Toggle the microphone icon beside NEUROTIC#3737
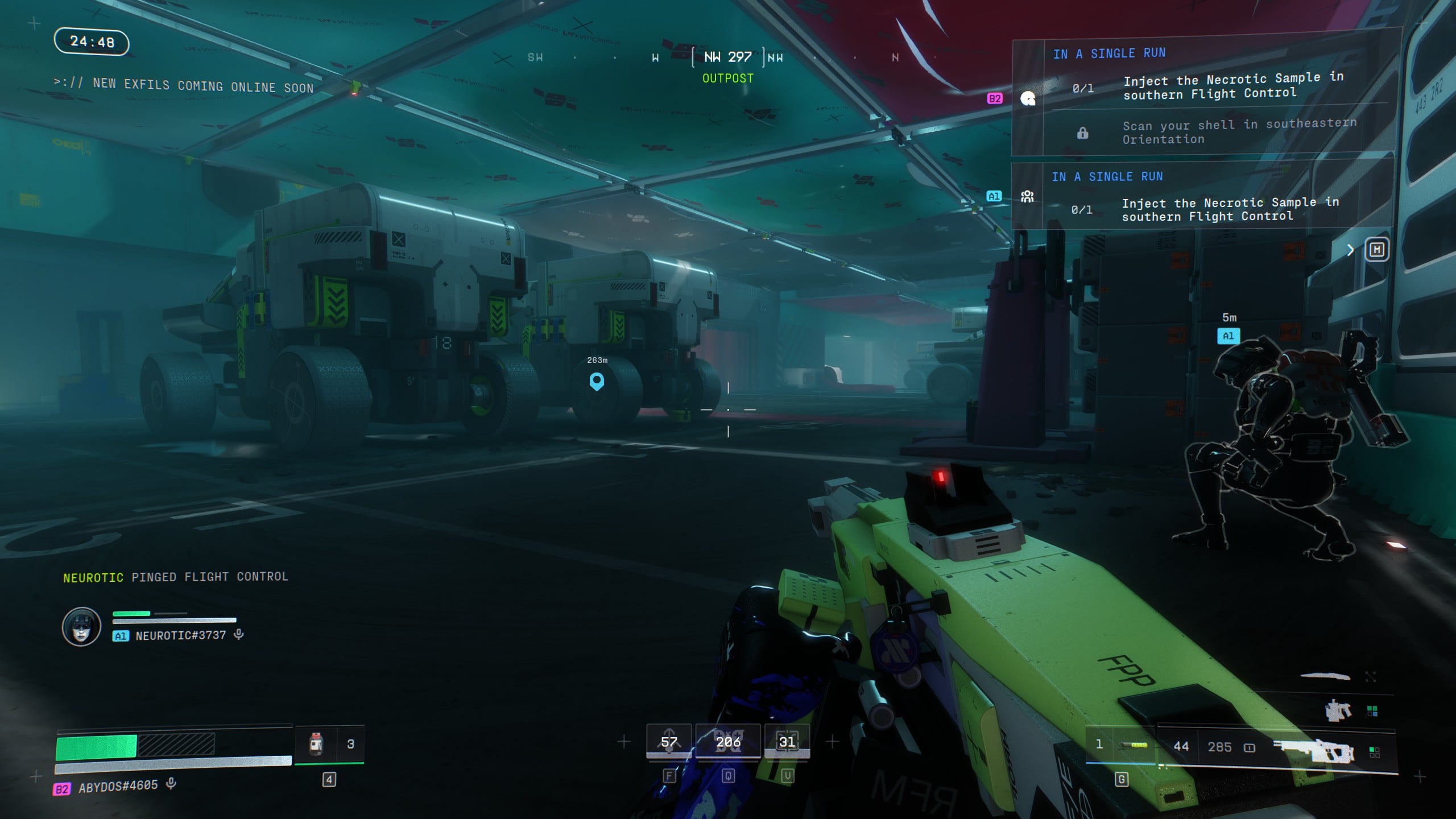1456x819 pixels. [239, 634]
